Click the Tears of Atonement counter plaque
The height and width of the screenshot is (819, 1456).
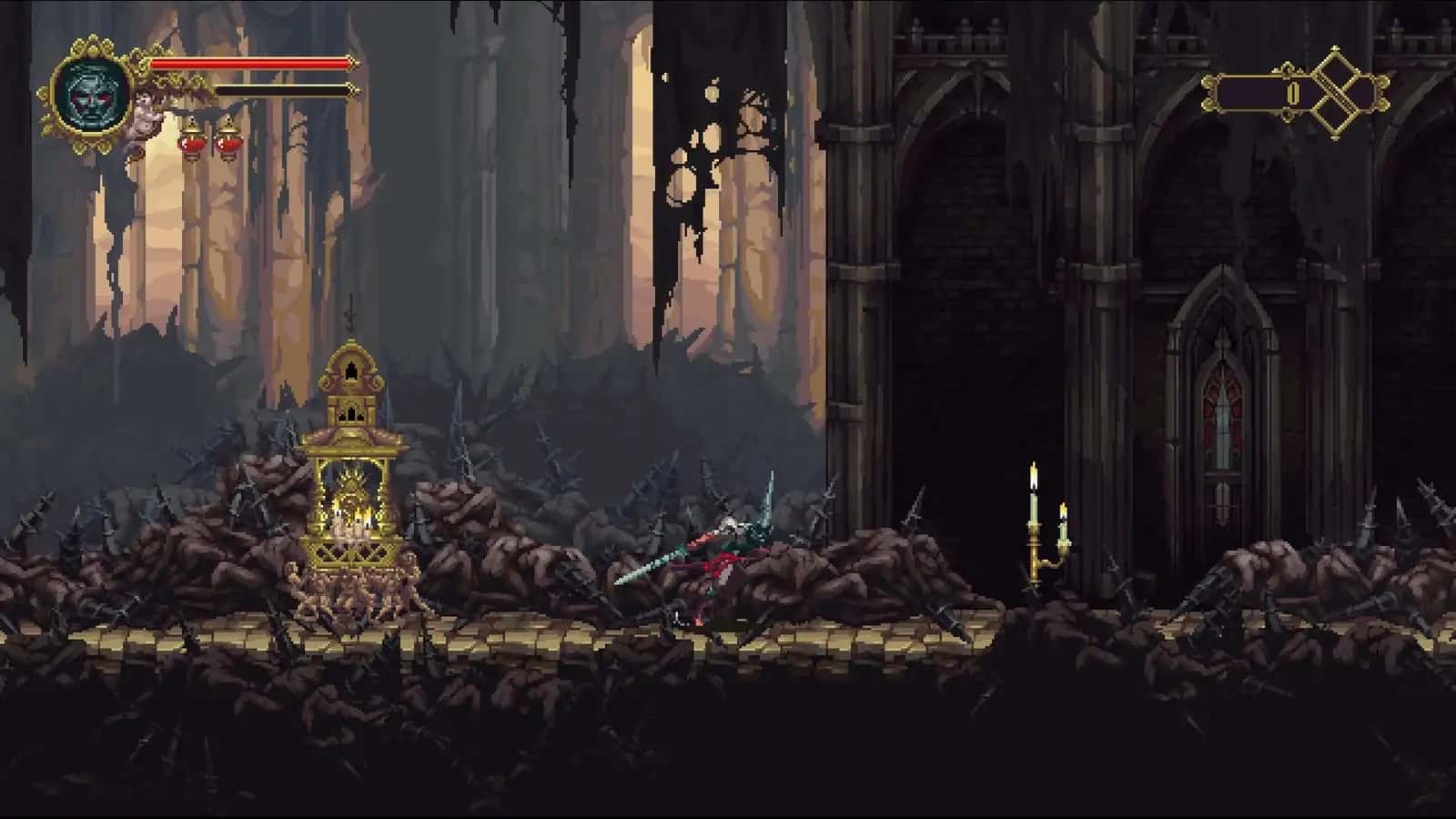click(x=1260, y=91)
